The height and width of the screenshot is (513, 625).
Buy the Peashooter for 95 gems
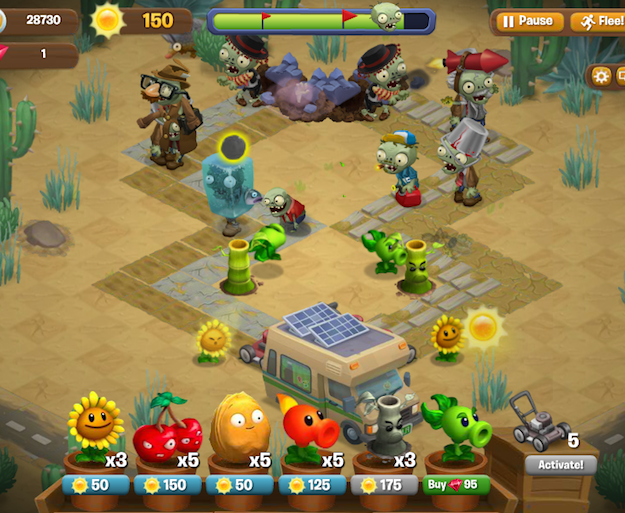click(x=456, y=484)
